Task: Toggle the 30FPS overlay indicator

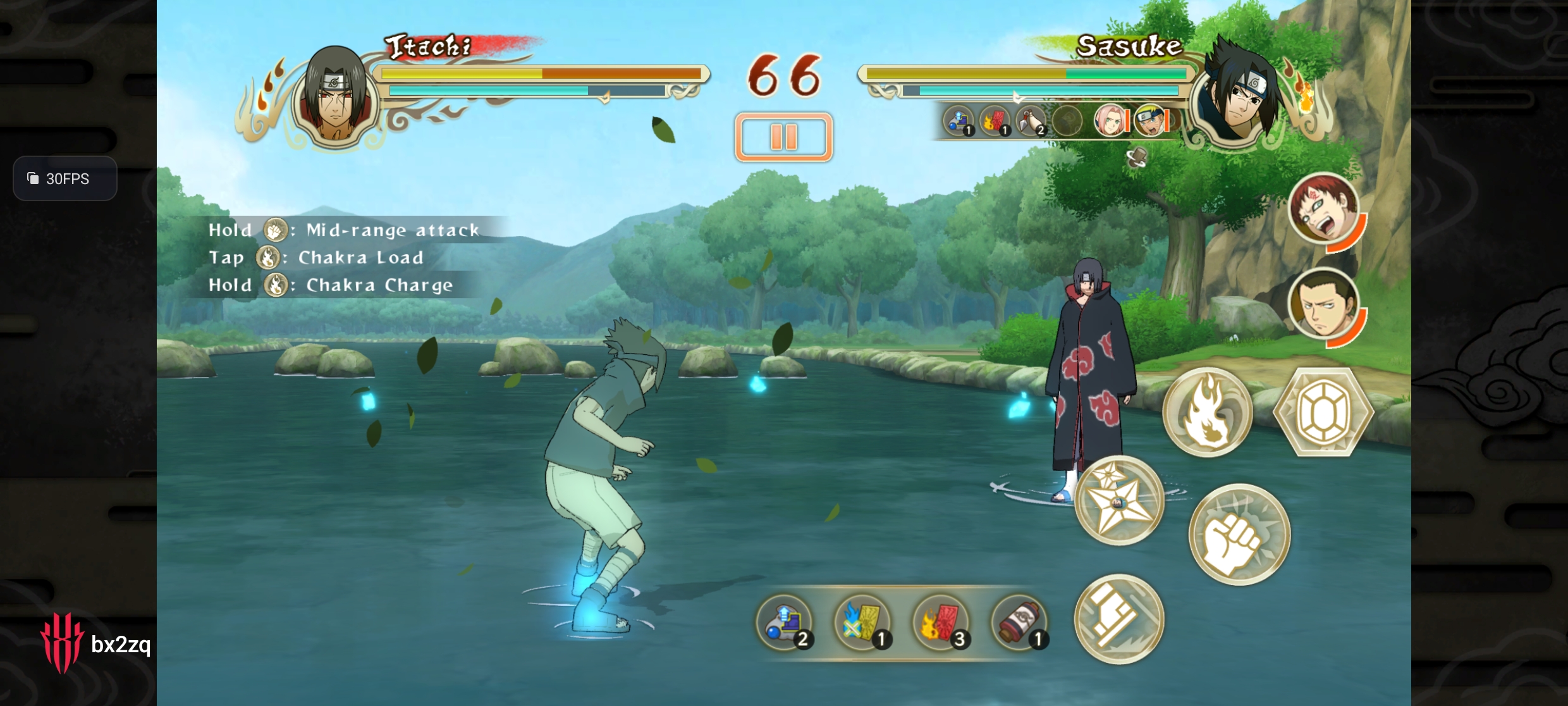Action: (65, 179)
